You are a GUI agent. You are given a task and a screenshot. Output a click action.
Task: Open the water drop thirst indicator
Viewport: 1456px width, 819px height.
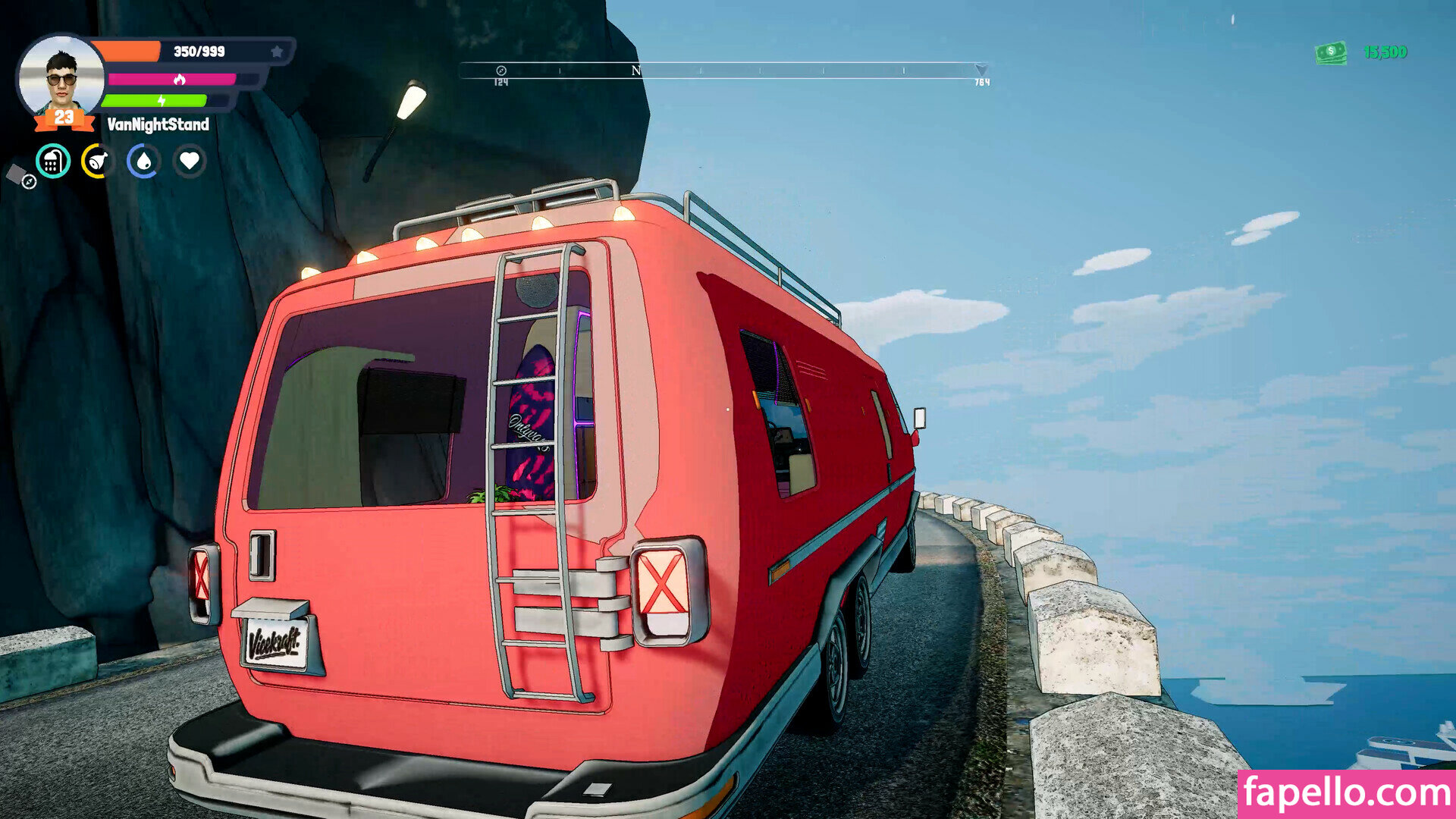pyautogui.click(x=143, y=161)
